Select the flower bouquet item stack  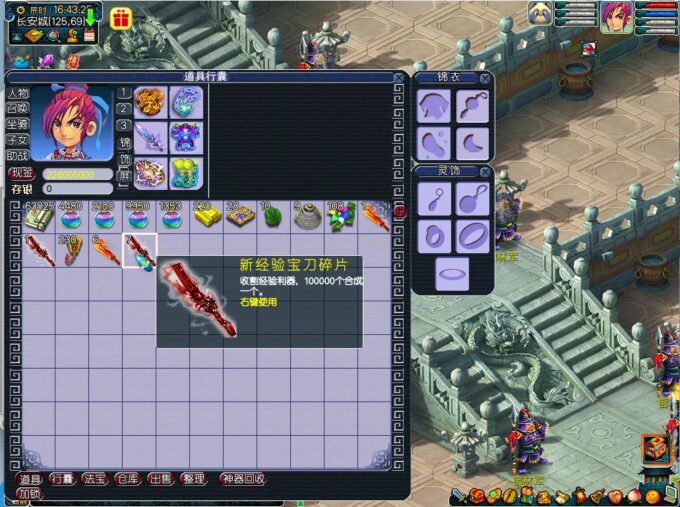pyautogui.click(x=341, y=216)
